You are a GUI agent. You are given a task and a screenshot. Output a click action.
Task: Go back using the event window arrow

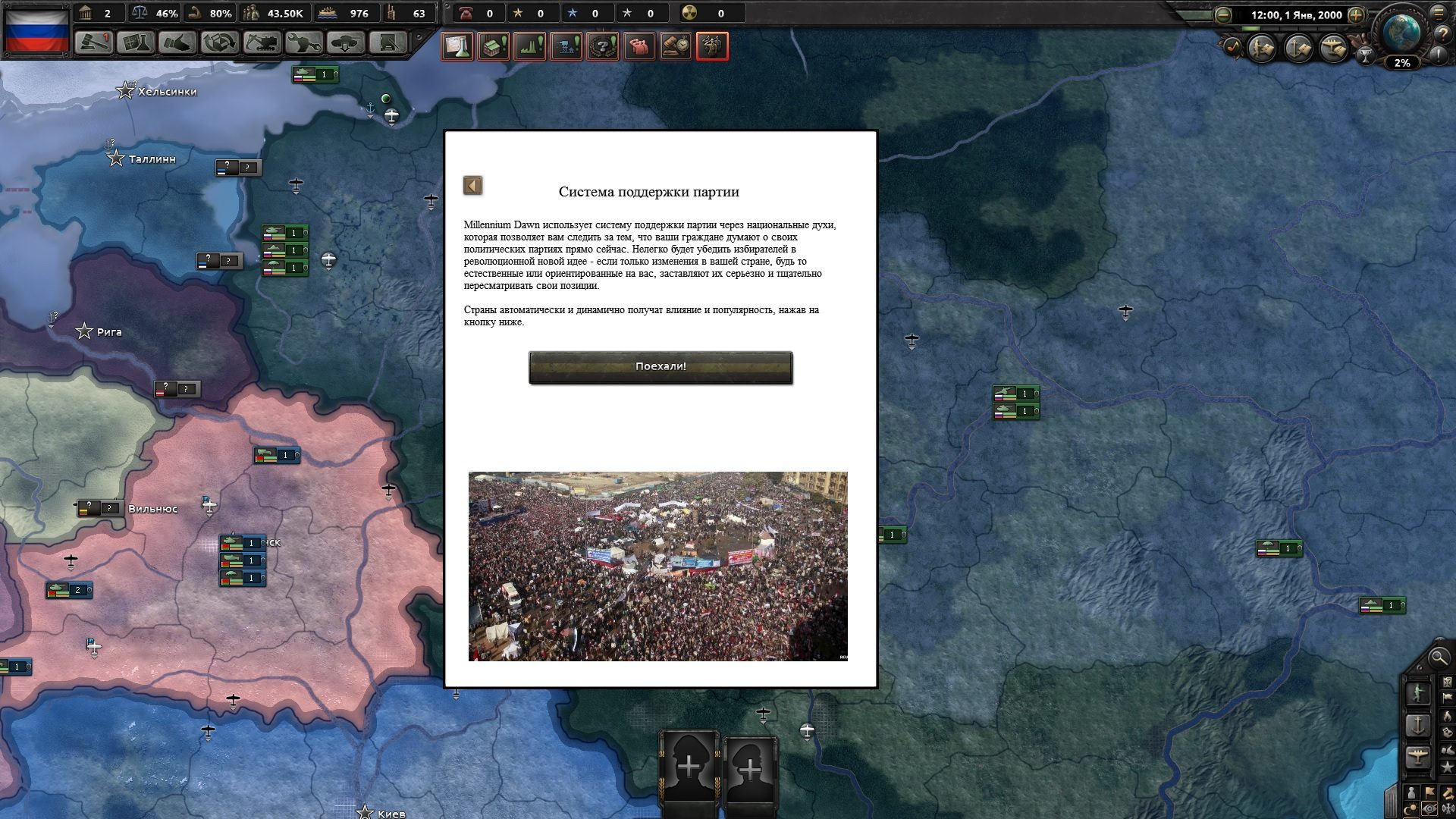pos(474,184)
